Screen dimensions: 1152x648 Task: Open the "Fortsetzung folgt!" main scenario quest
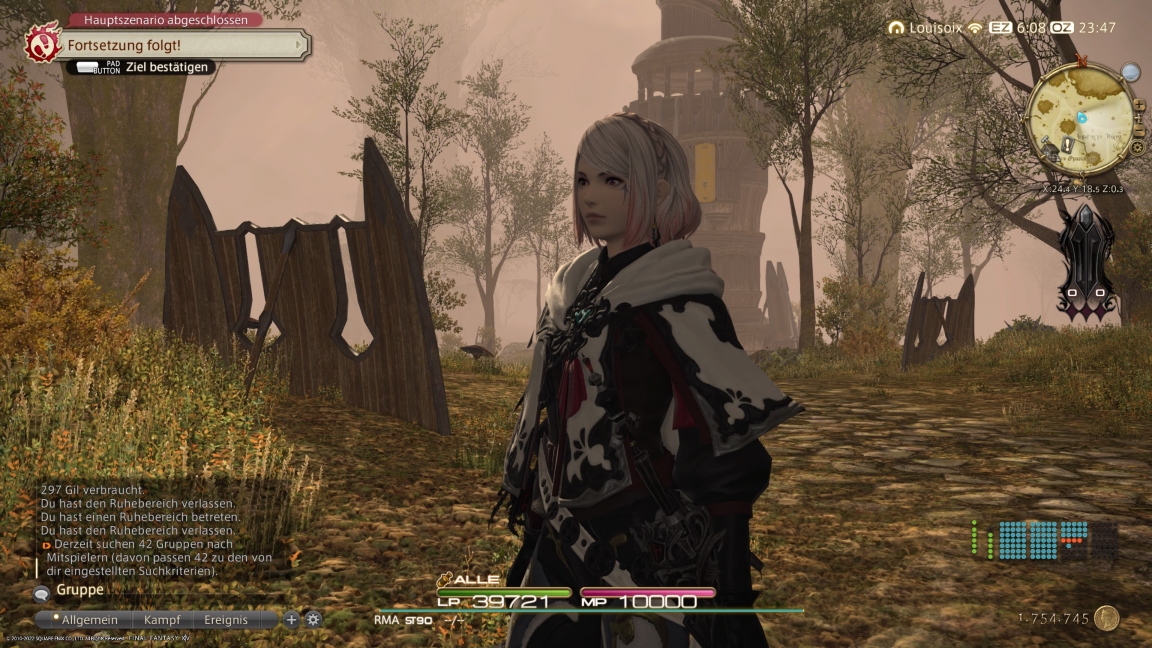[x=182, y=45]
